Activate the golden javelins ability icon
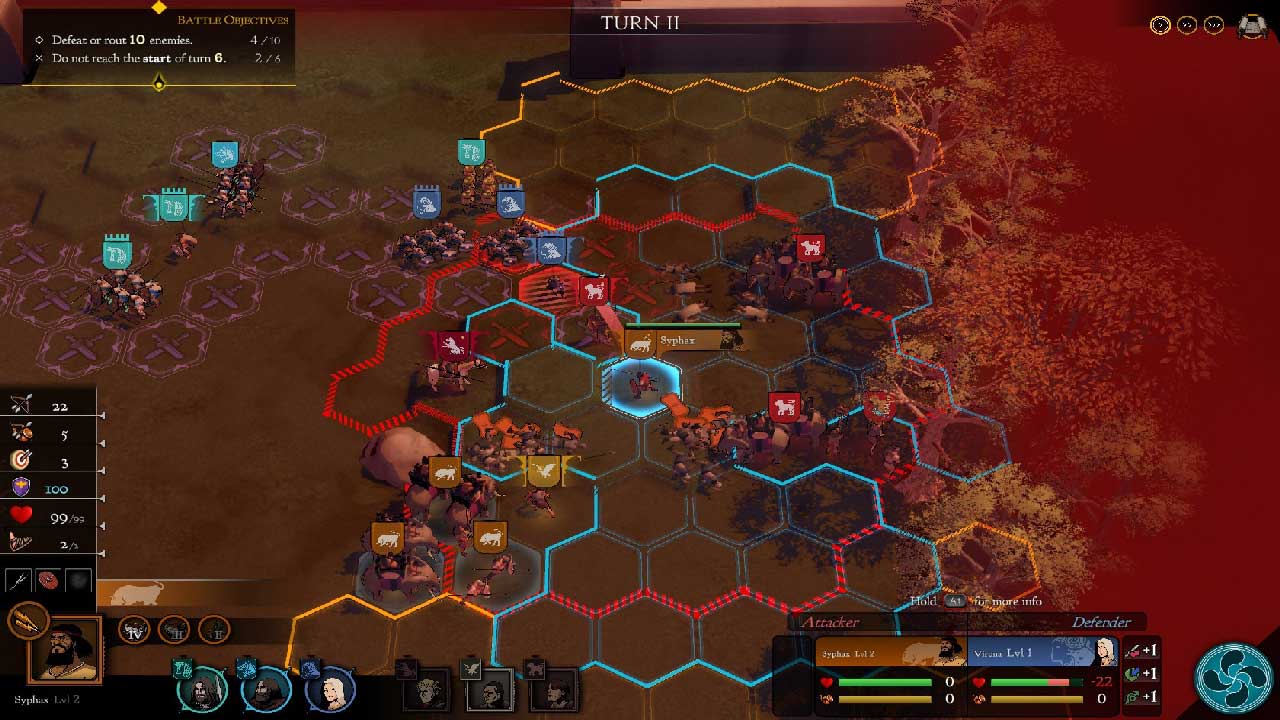The height and width of the screenshot is (720, 1280). [x=26, y=621]
